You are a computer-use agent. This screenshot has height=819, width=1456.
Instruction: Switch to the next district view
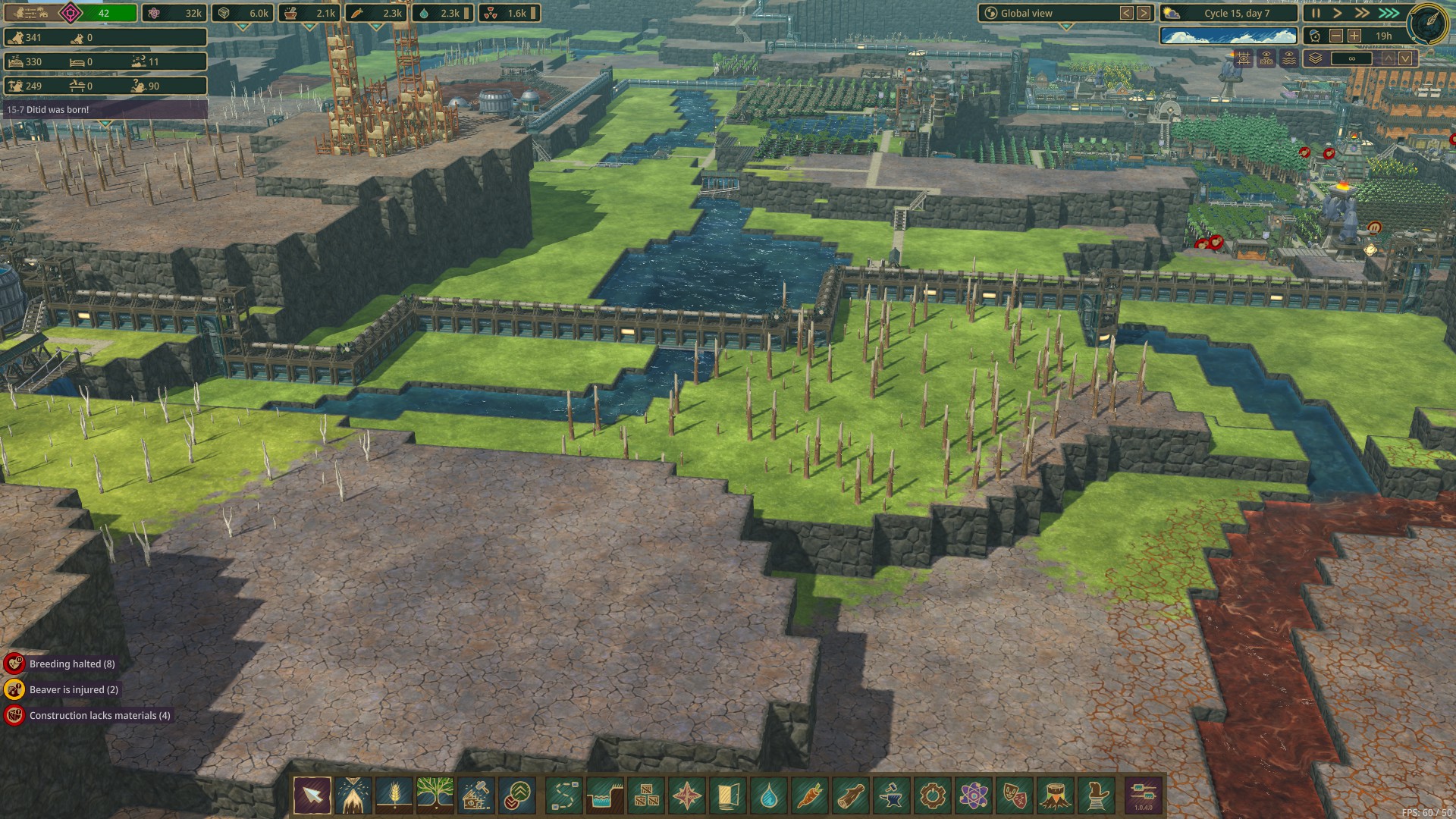pyautogui.click(x=1144, y=13)
